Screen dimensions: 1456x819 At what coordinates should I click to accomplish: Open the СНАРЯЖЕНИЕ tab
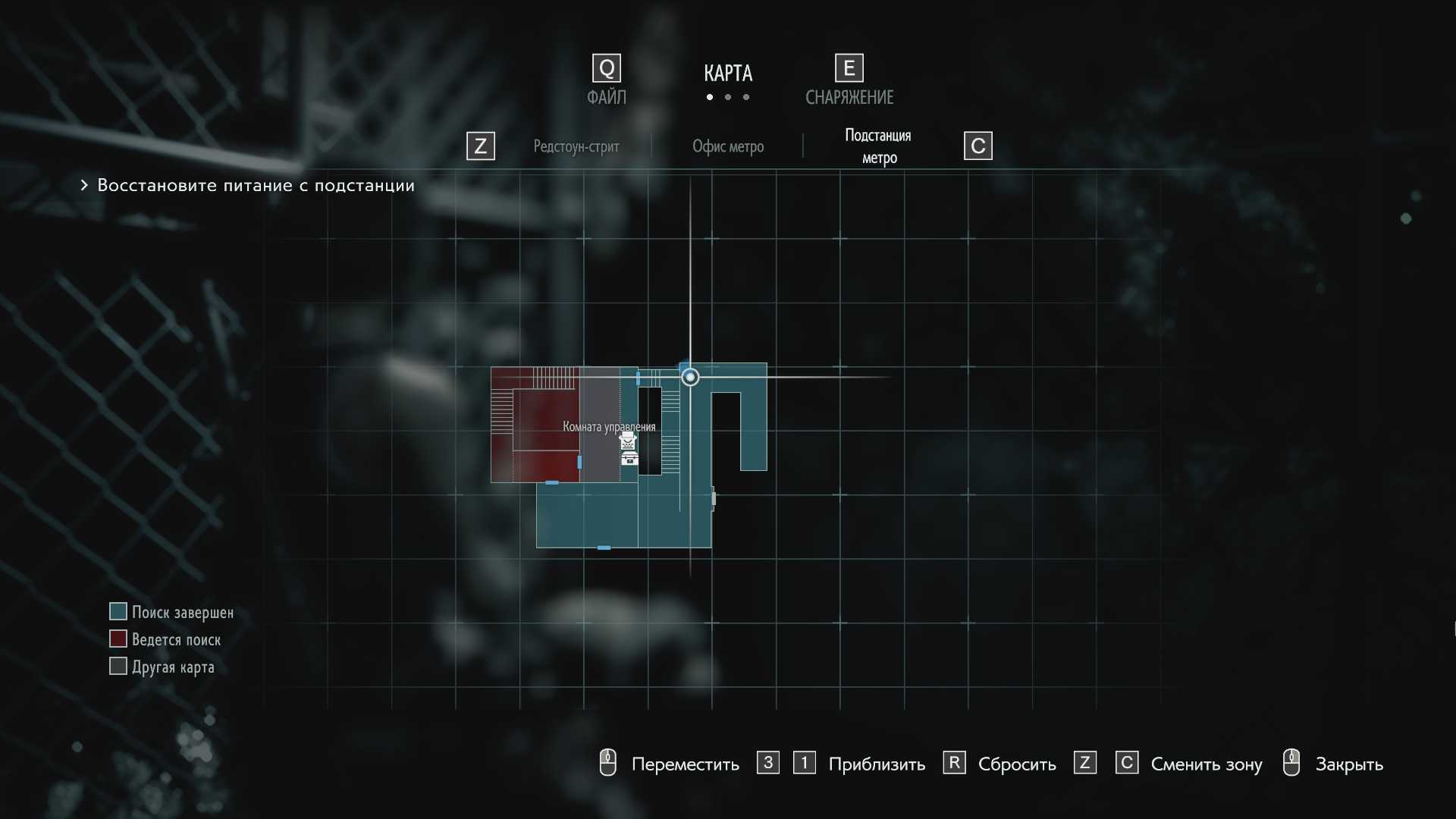[x=849, y=96]
